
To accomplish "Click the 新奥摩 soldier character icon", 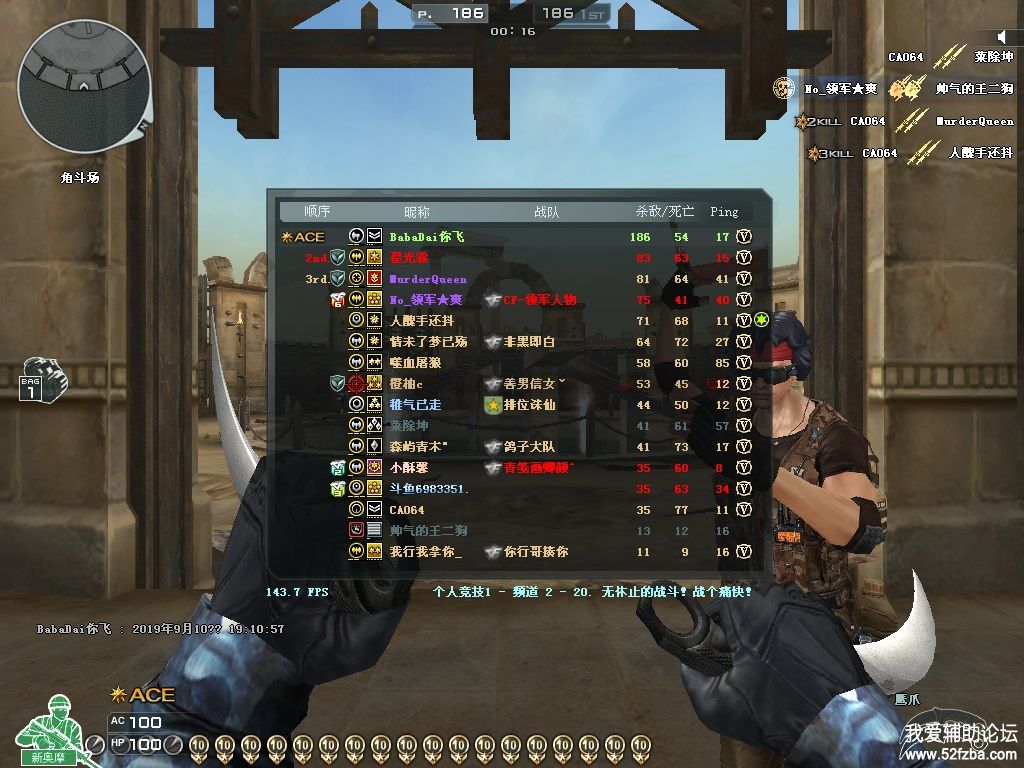I will coord(52,730).
